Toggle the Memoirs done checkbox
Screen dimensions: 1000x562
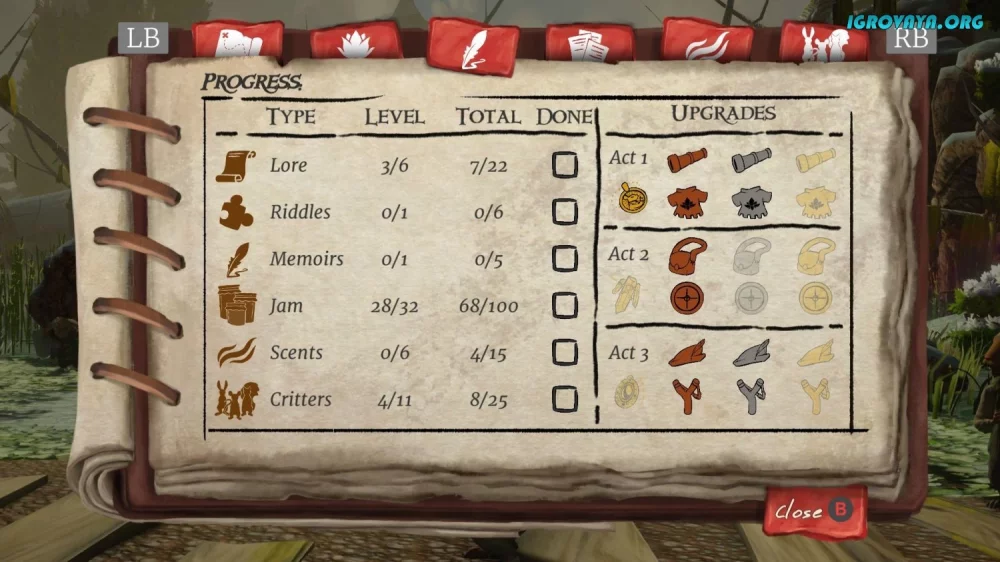(x=565, y=259)
